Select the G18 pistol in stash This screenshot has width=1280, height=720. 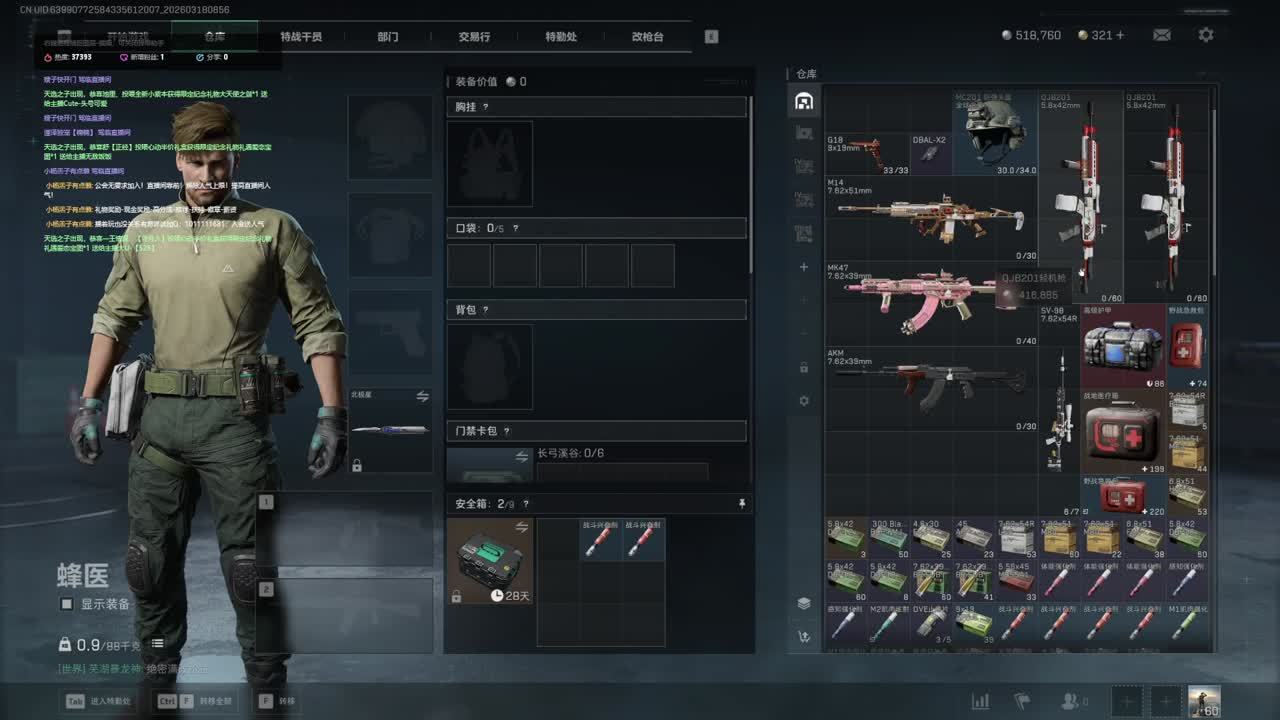tap(866, 155)
